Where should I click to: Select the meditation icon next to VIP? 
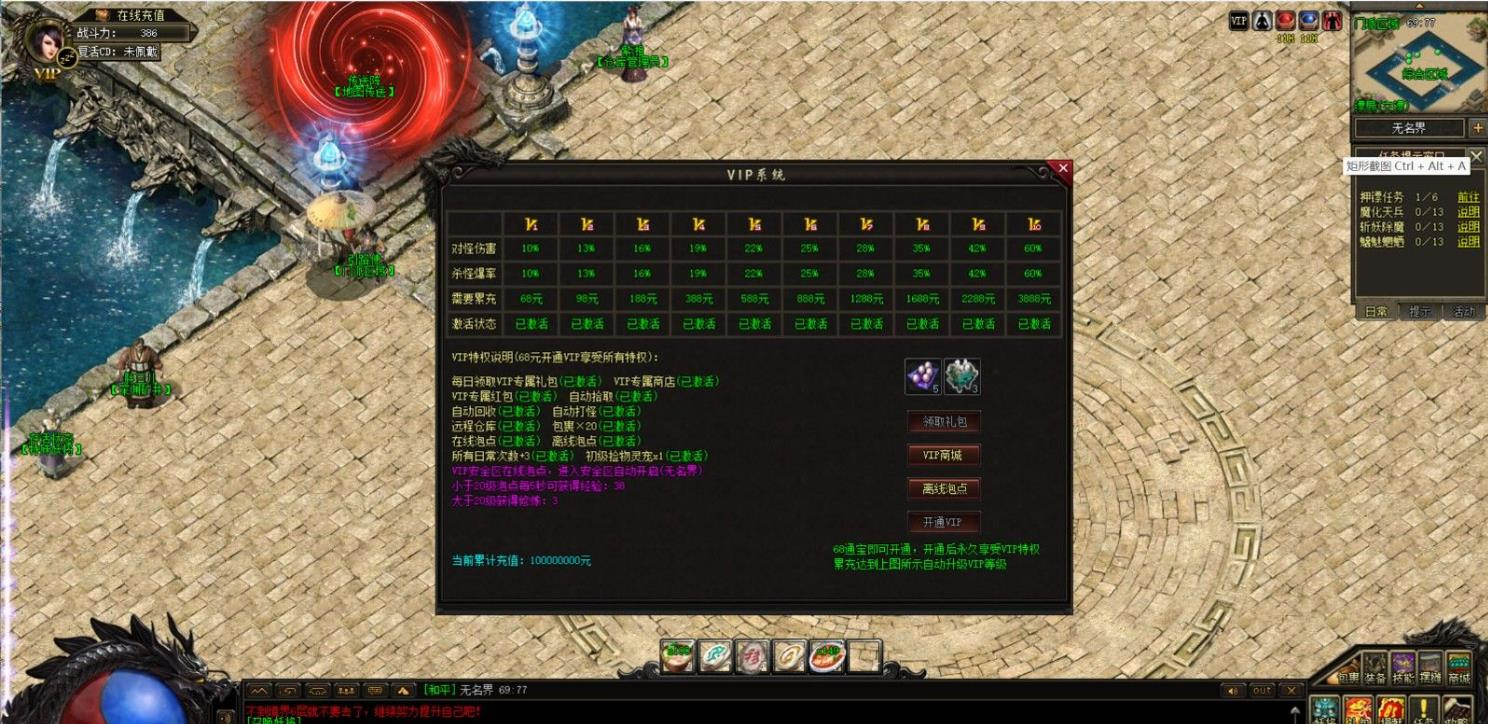[1262, 21]
